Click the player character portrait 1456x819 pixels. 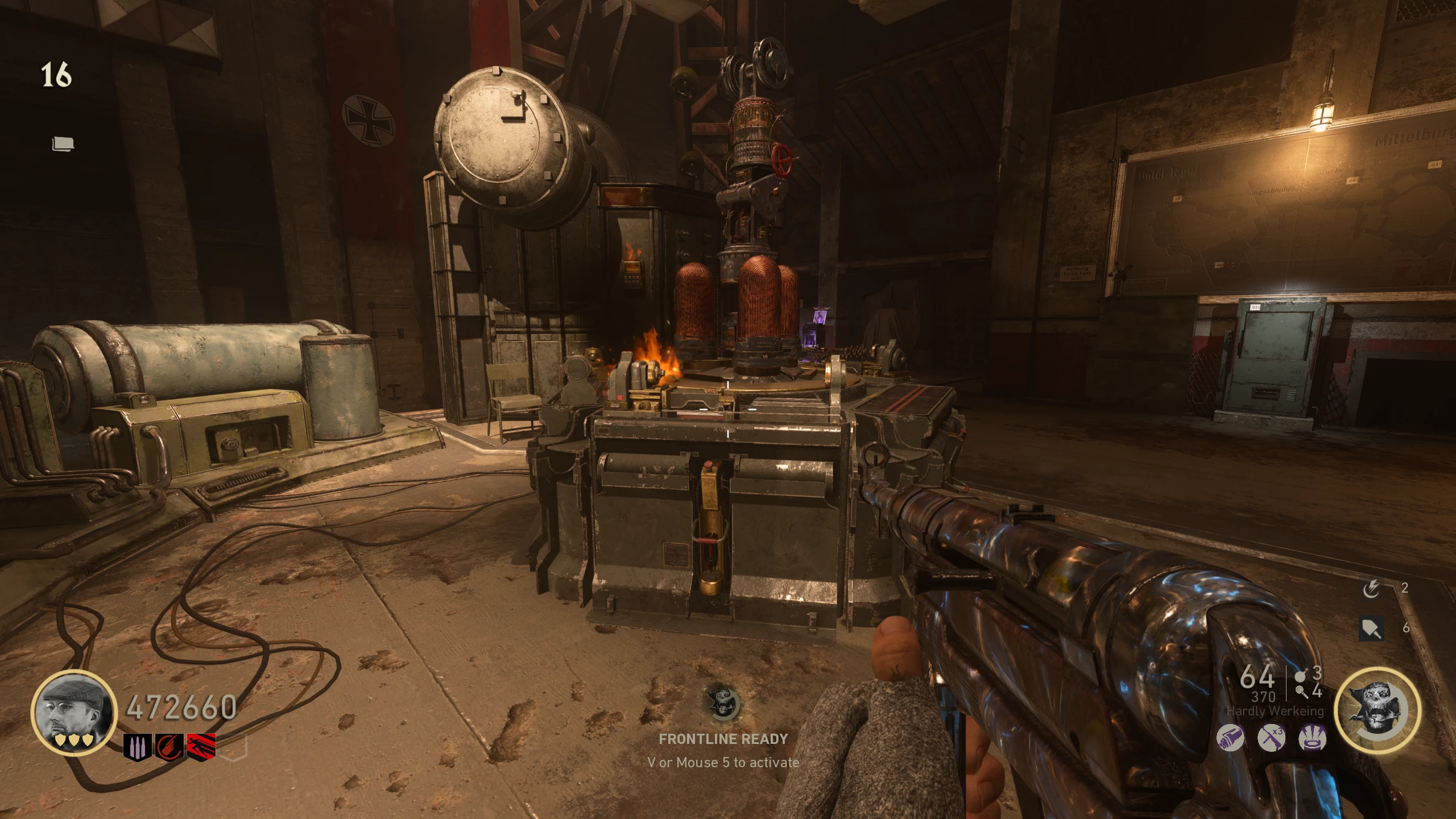pyautogui.click(x=74, y=713)
